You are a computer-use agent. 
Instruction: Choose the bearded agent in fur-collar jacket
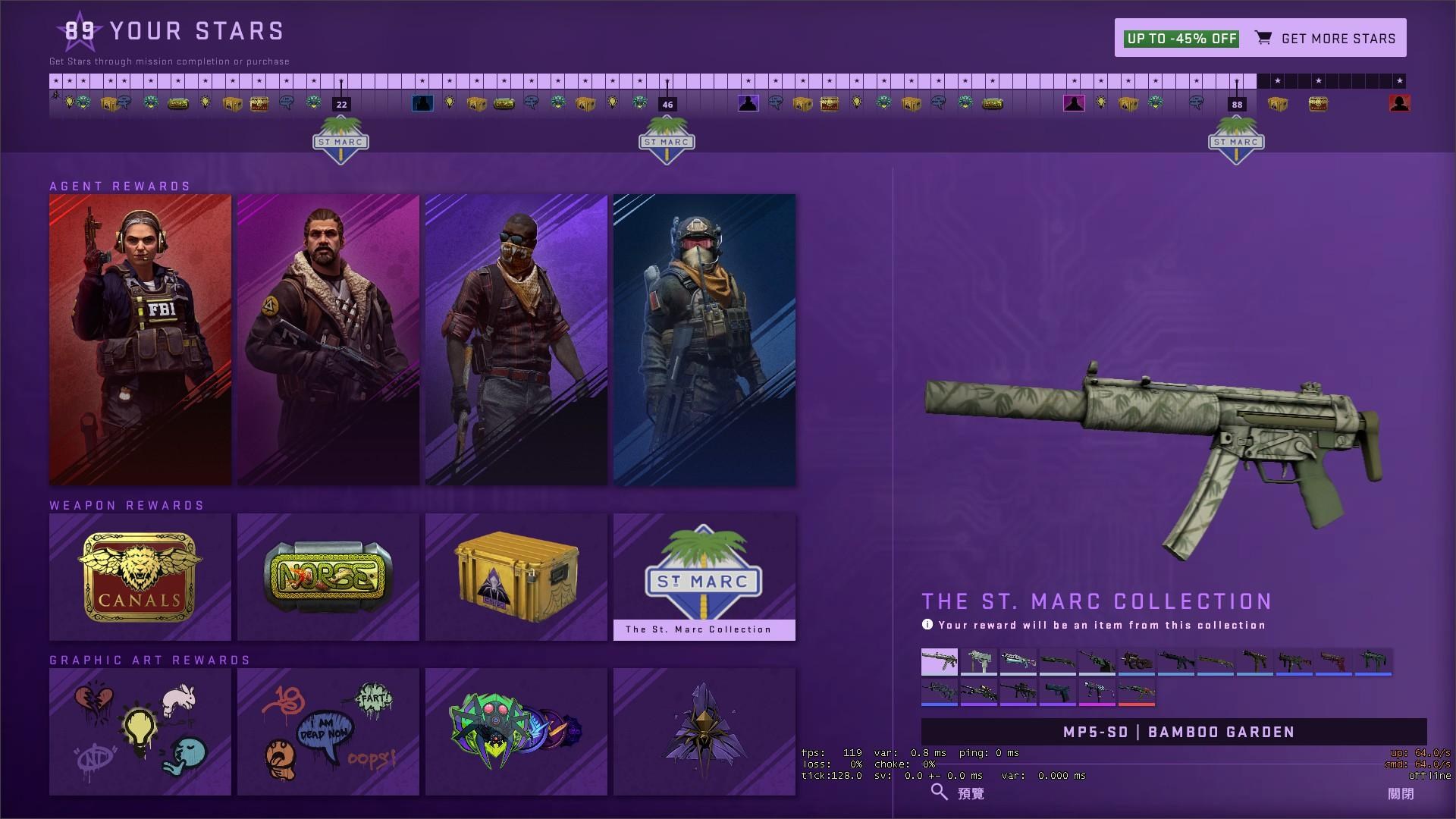coord(328,340)
